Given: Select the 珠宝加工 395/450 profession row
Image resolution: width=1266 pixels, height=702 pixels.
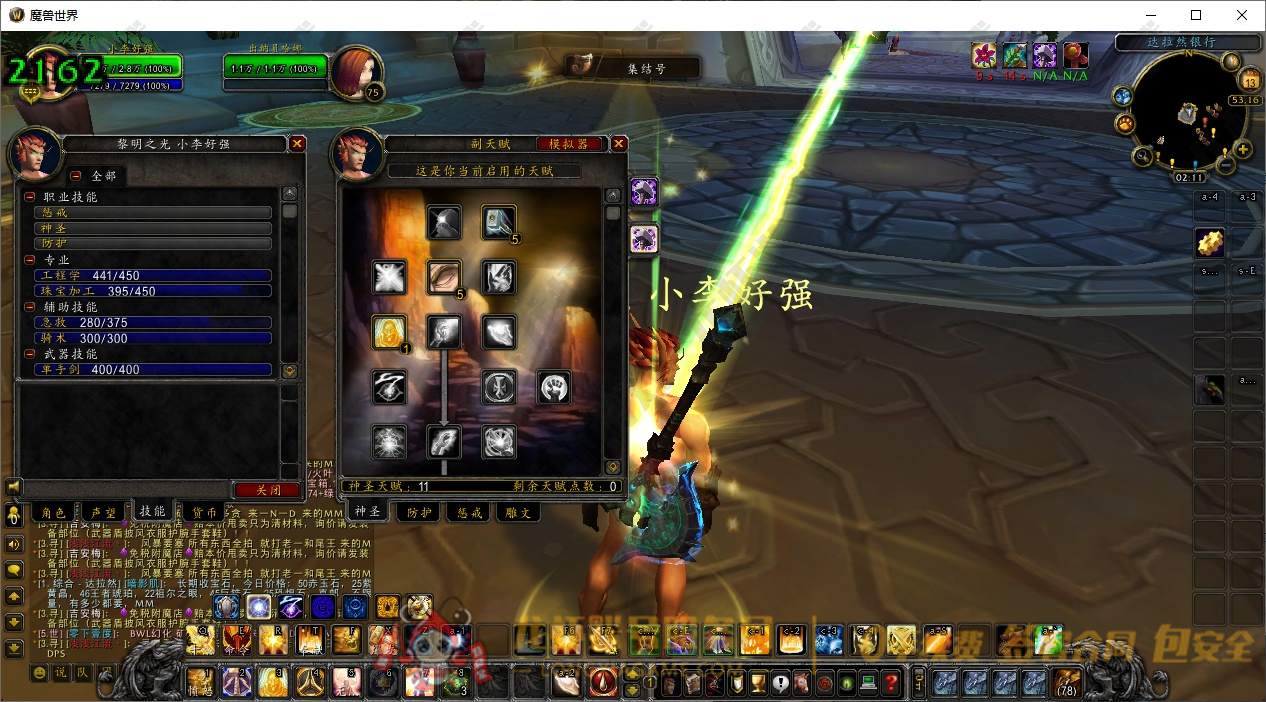Looking at the screenshot, I should point(152,291).
